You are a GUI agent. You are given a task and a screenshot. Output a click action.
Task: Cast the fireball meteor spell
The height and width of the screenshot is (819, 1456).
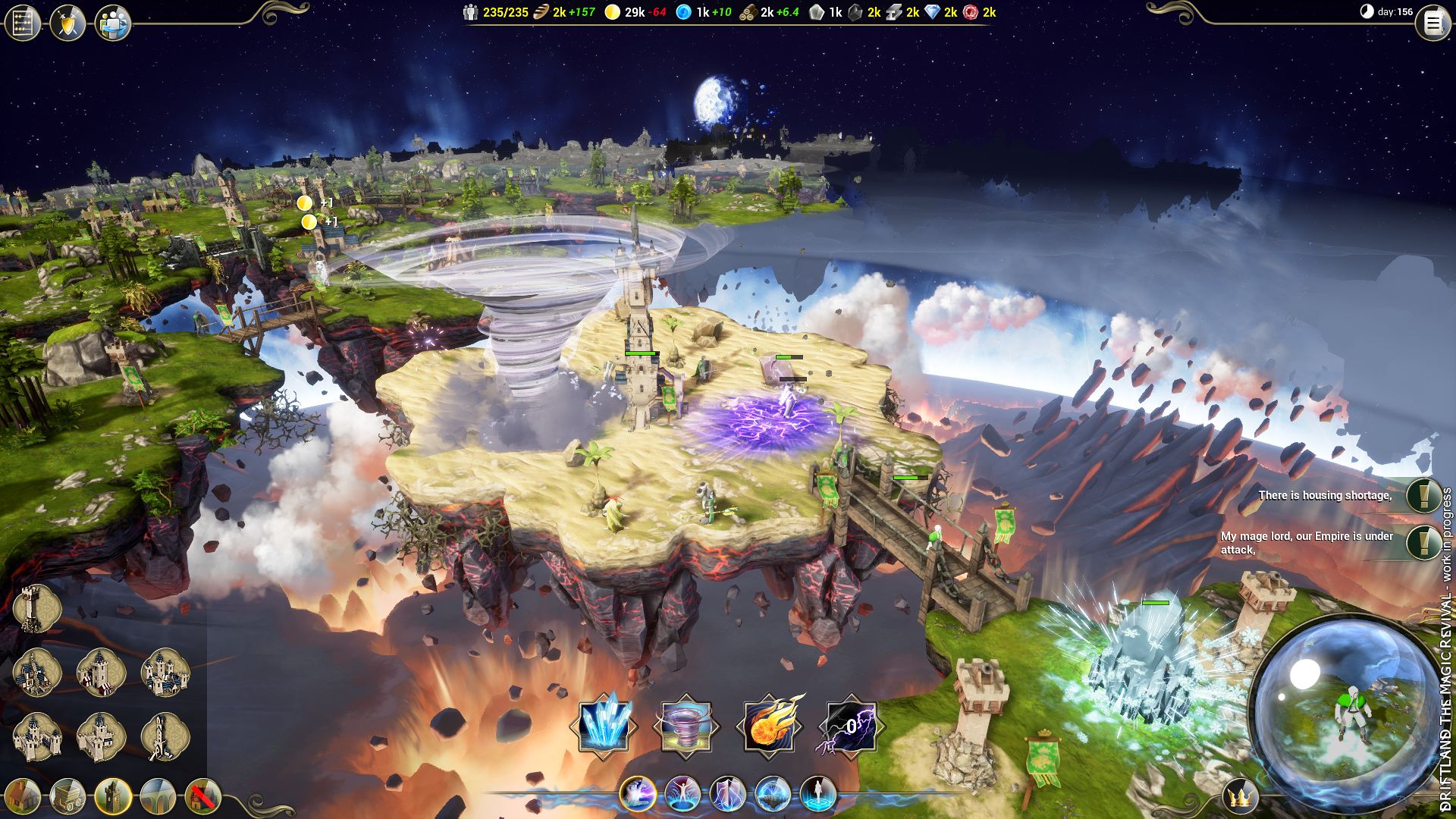[x=769, y=726]
